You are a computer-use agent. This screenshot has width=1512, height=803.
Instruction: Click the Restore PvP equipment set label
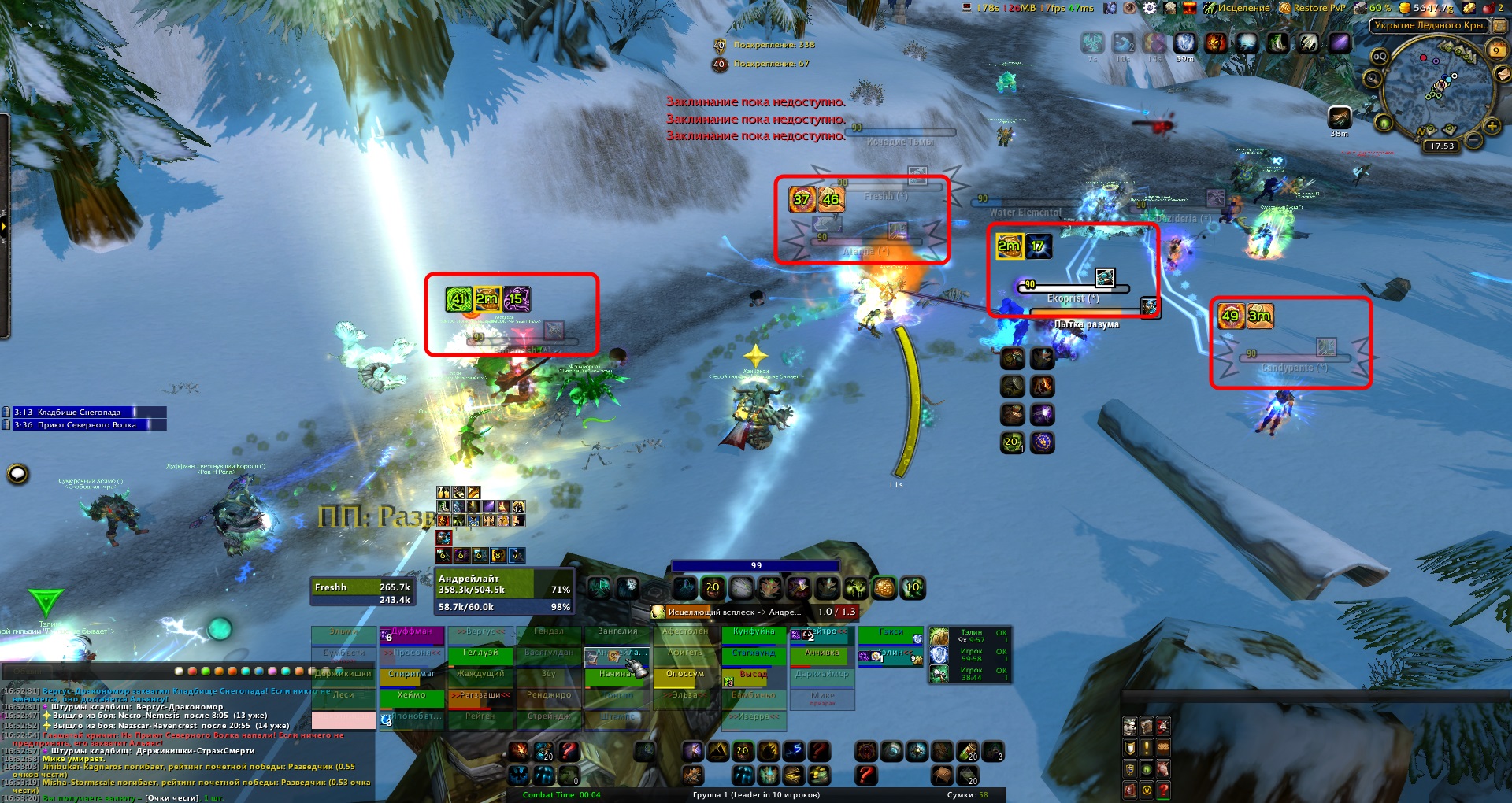pyautogui.click(x=1319, y=8)
